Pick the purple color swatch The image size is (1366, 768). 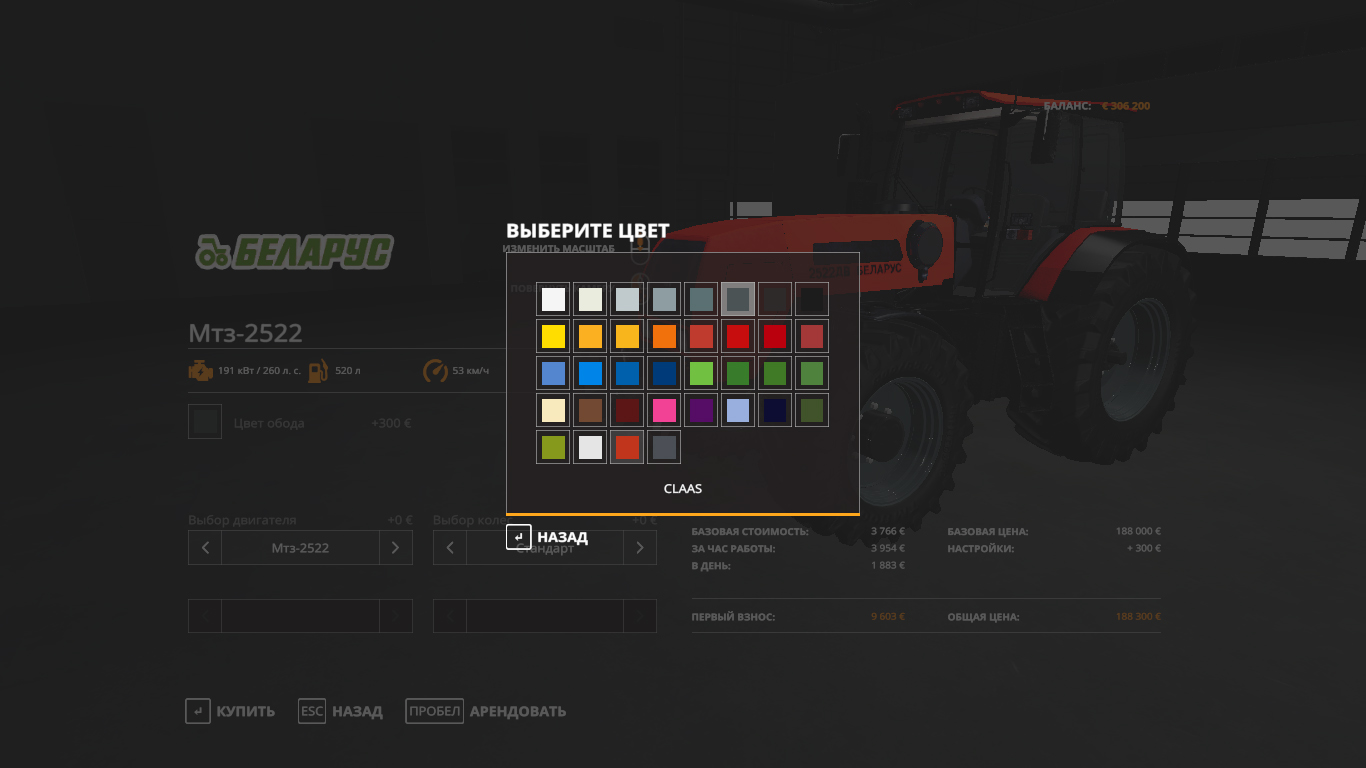(x=701, y=410)
